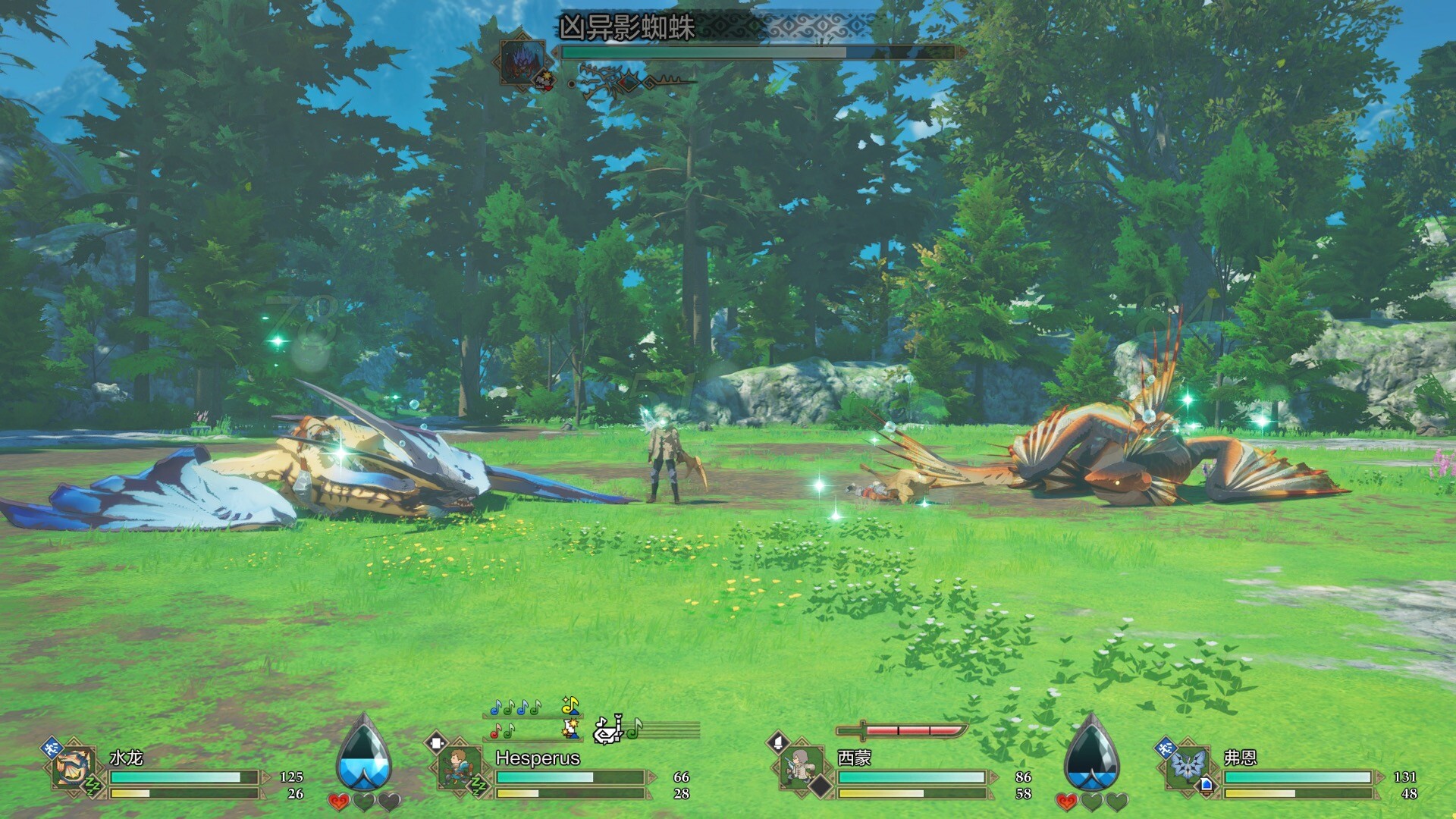1456x819 pixels.
Task: Click the hunting horn icon above Hesperus
Action: (608, 730)
